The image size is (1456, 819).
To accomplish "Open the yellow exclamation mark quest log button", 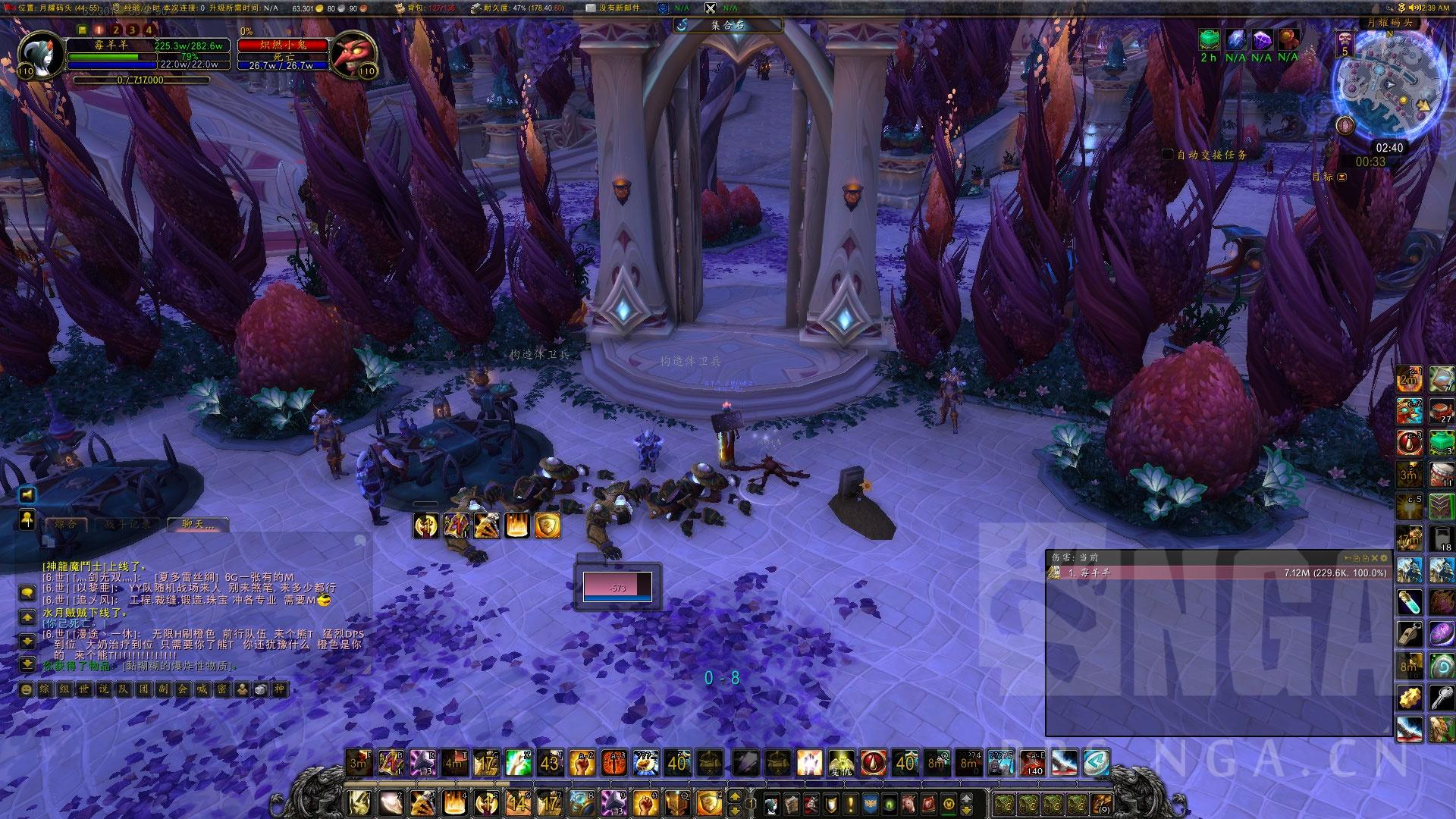I will coord(851,803).
